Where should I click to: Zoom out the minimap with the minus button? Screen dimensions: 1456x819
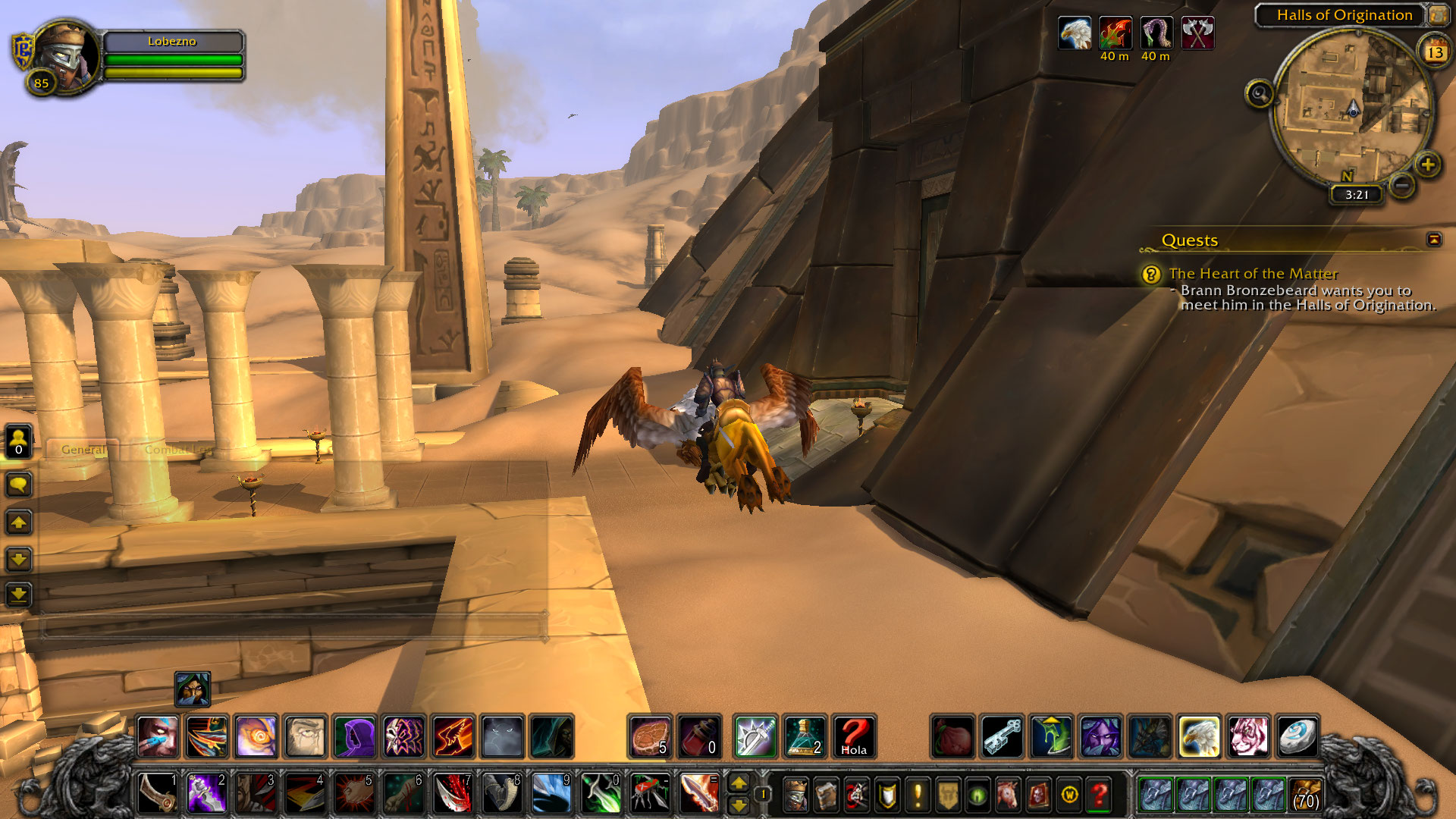click(1402, 184)
